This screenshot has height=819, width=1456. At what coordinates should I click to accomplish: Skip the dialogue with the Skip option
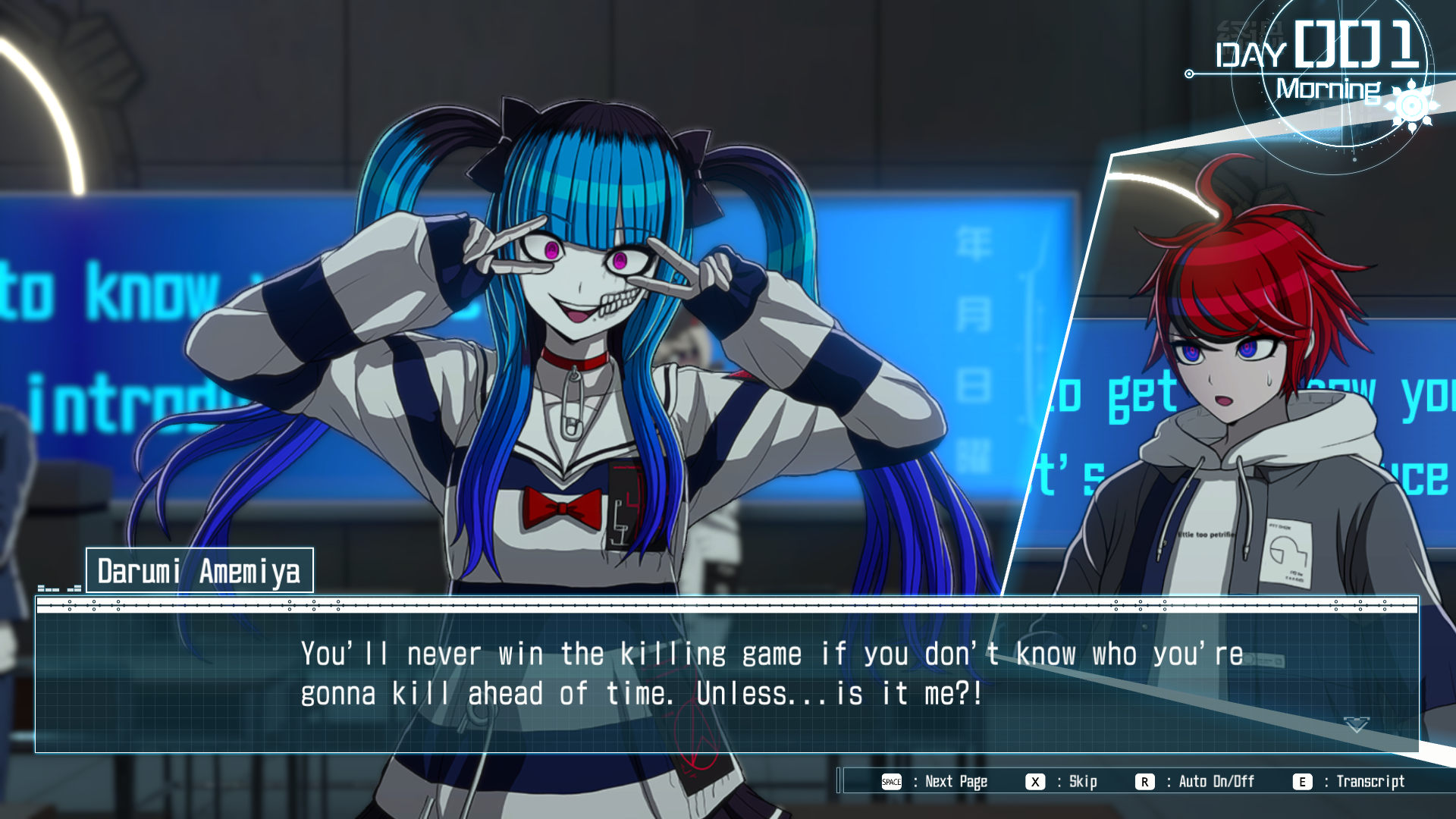[x=1062, y=782]
